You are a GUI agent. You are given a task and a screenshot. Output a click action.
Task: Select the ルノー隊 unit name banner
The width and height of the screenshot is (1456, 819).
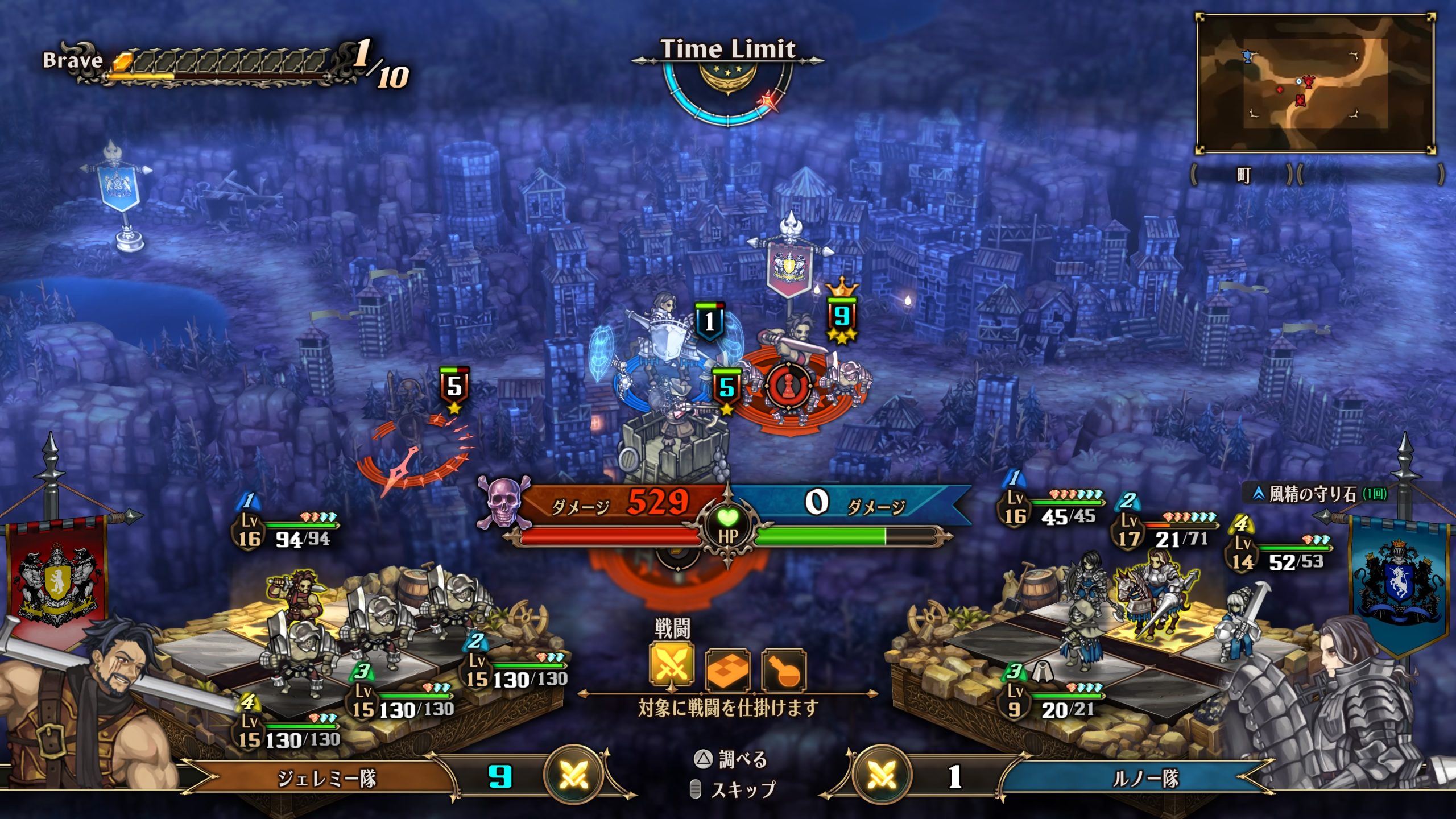1145,779
